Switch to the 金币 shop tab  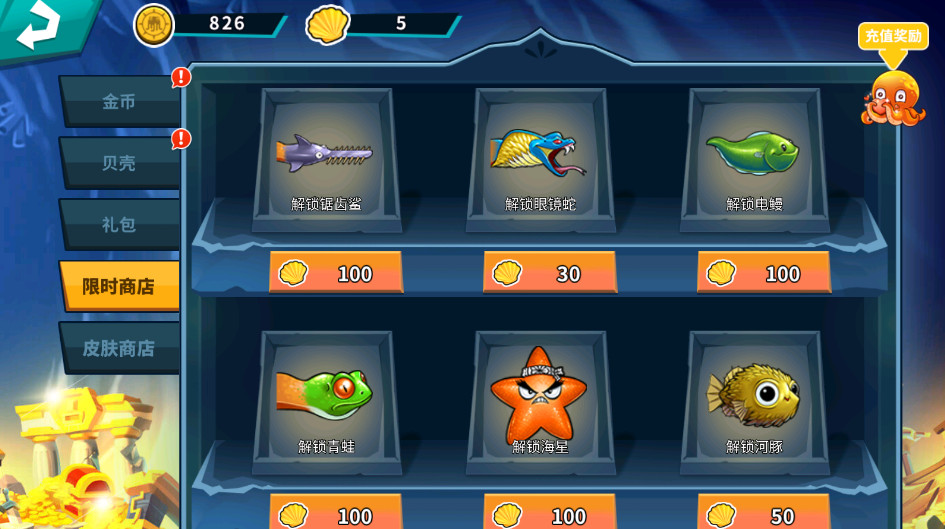point(119,101)
